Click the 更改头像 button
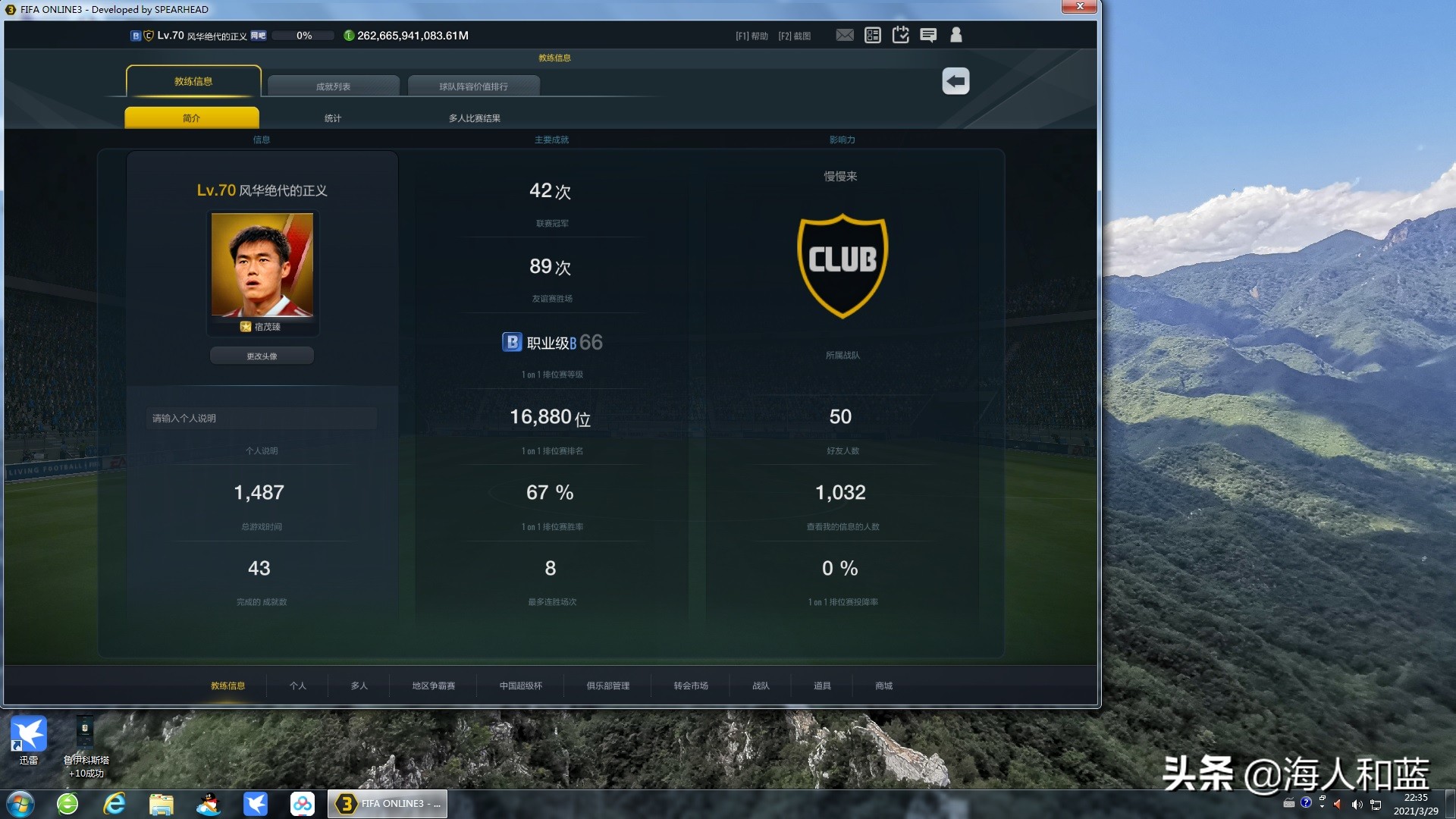Image resolution: width=1456 pixels, height=819 pixels. coord(261,355)
